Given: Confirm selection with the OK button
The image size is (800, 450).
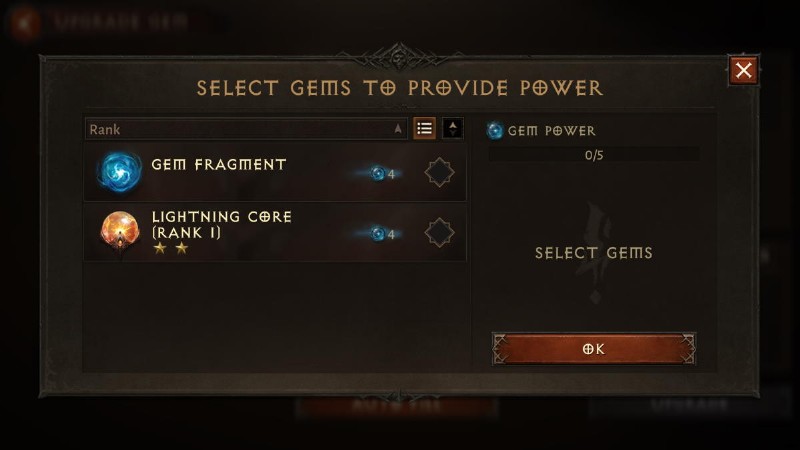Looking at the screenshot, I should click(594, 349).
